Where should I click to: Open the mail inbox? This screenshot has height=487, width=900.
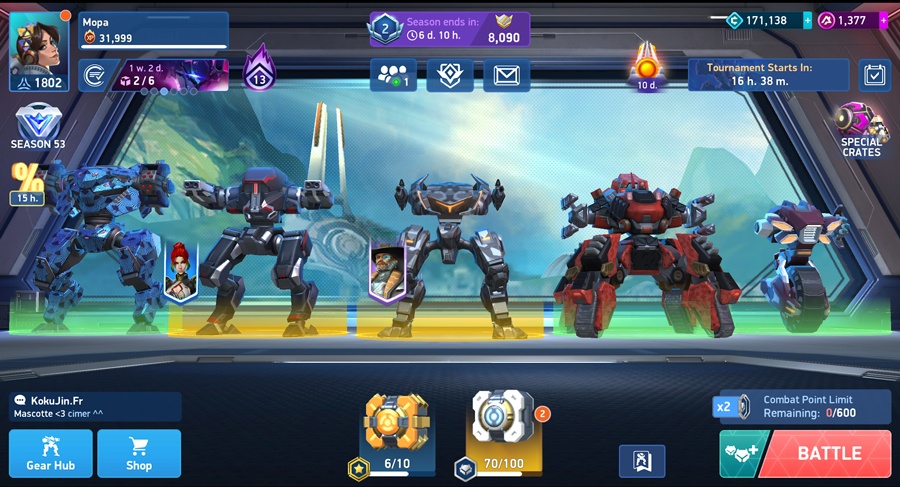[507, 75]
